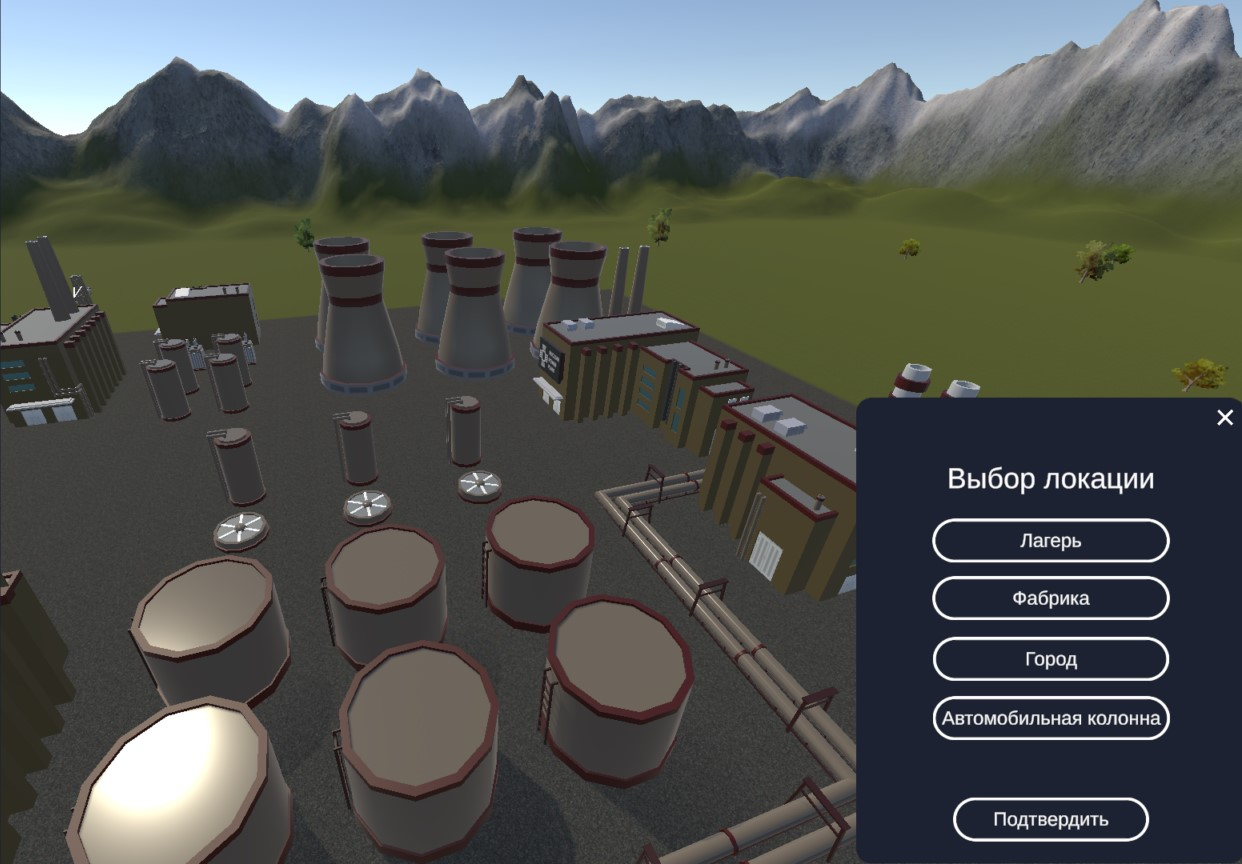Pick Город from the location list
Screen dimensions: 1242x864
(x=1050, y=659)
